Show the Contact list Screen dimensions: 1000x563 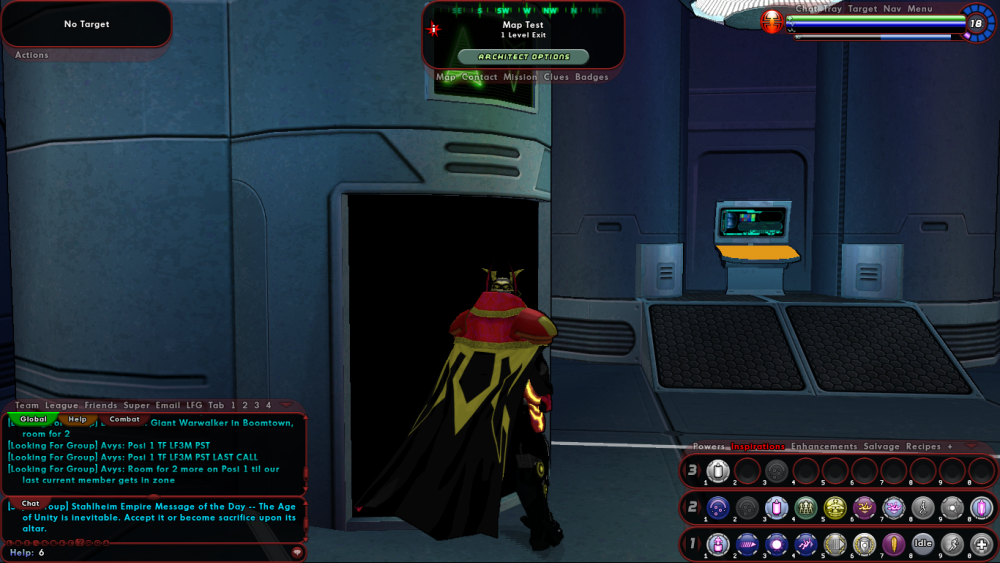tap(479, 77)
